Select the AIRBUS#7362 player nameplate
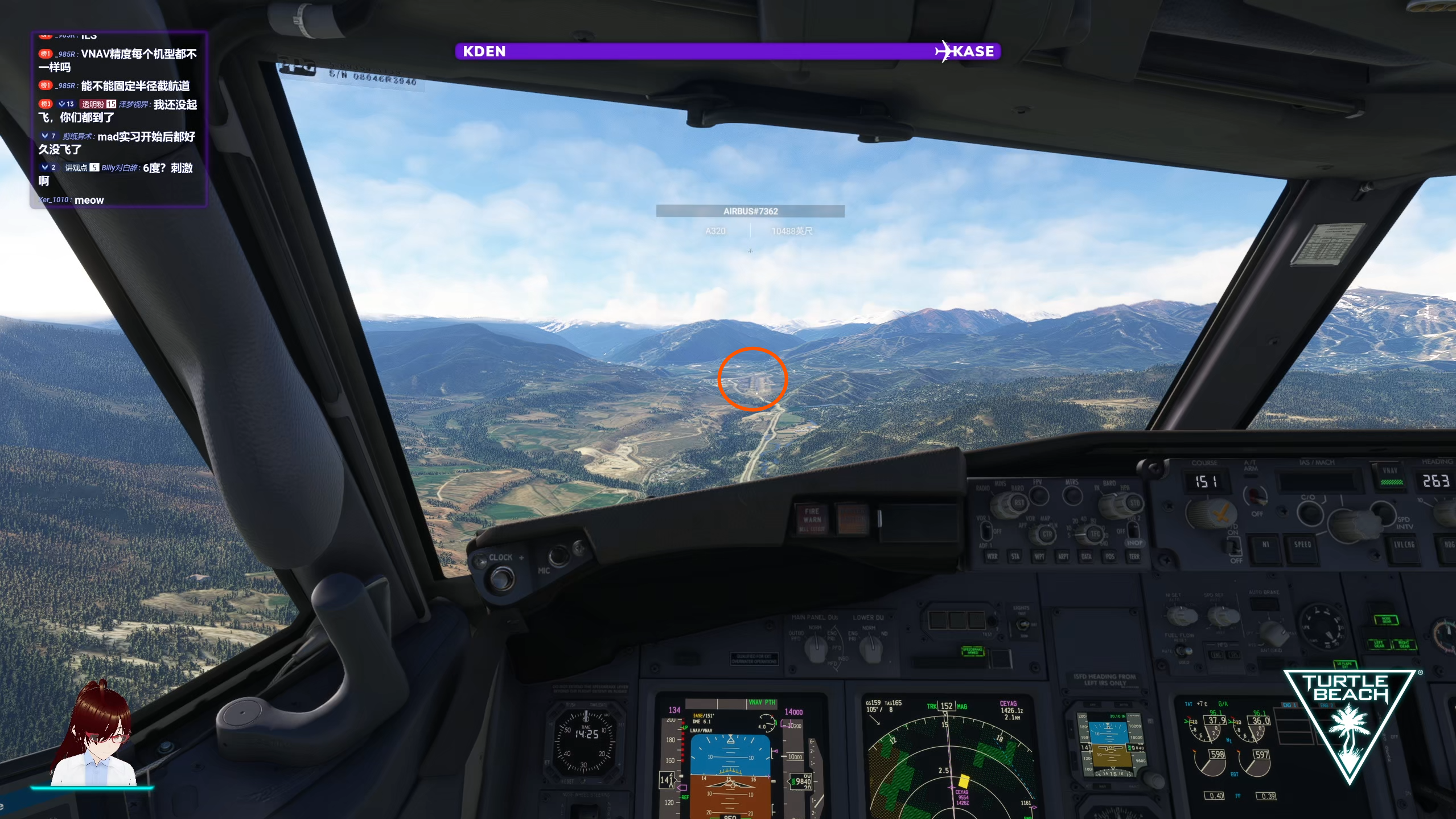 click(x=750, y=211)
